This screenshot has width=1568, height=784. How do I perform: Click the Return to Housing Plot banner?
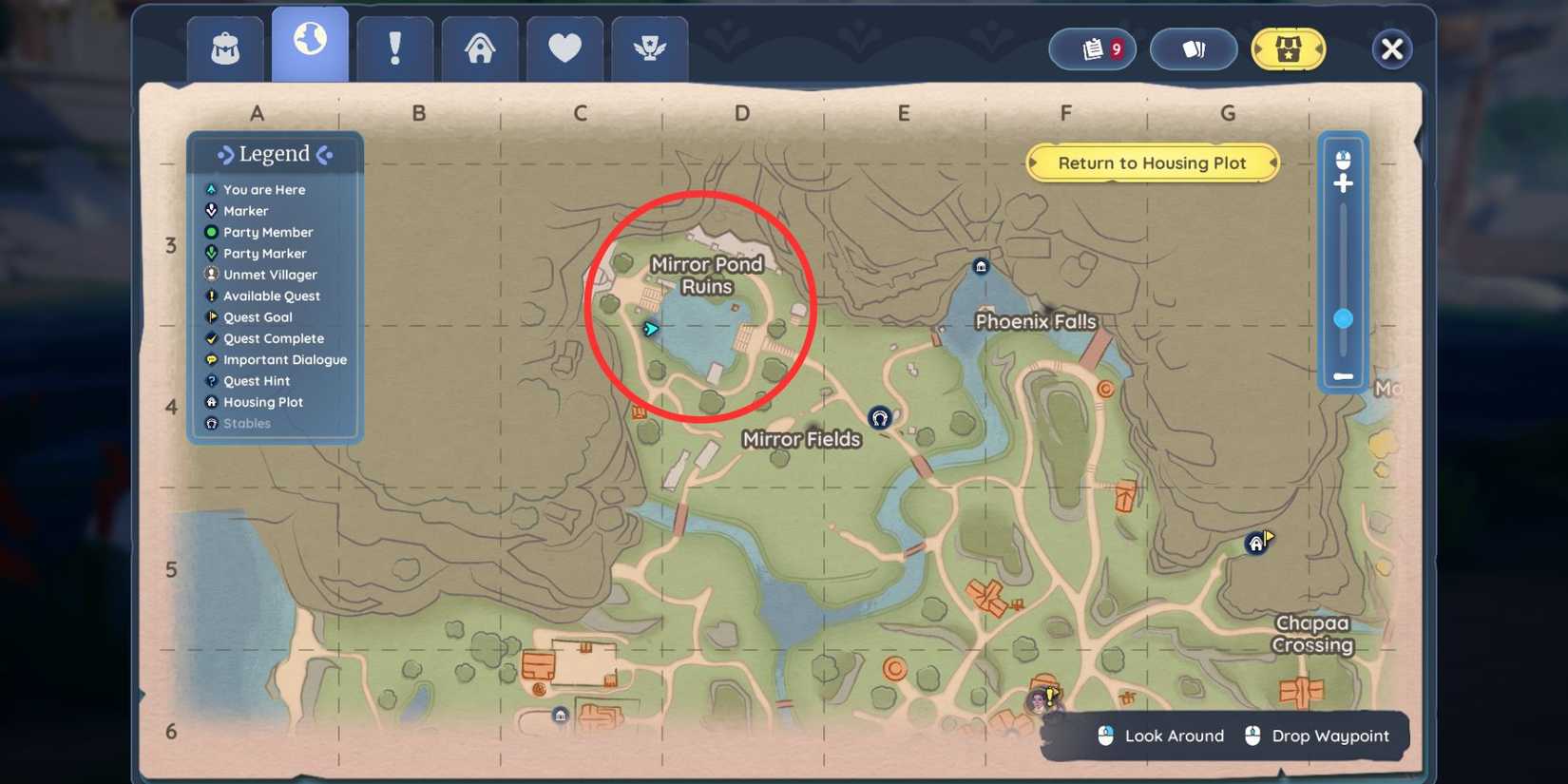point(1153,163)
